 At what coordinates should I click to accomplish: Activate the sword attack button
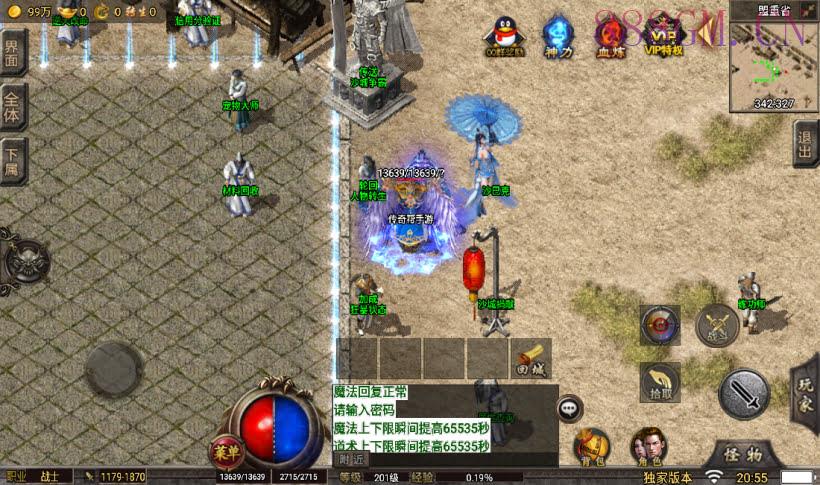744,394
